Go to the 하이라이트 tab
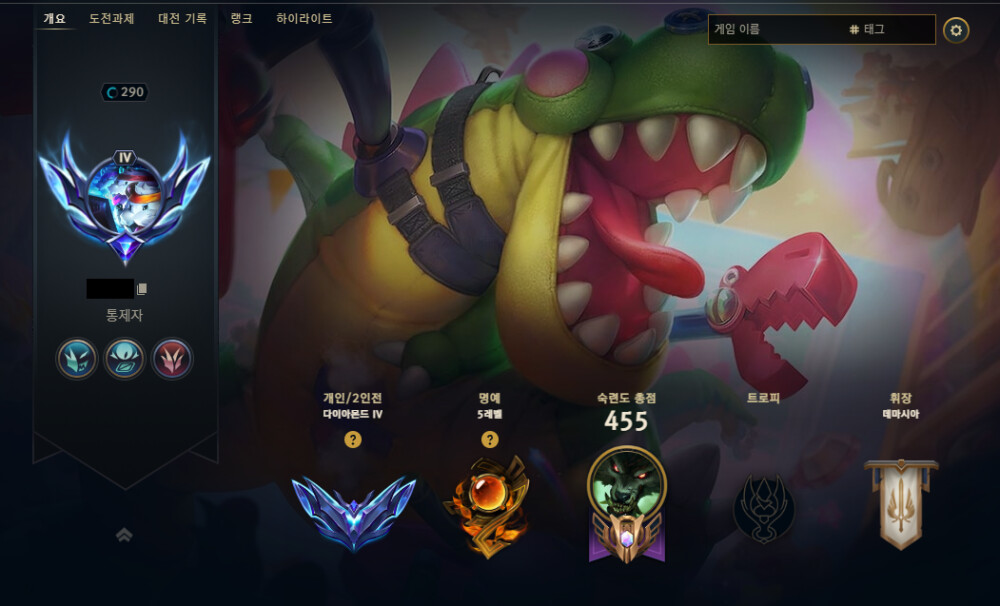1000x606 pixels. pyautogui.click(x=304, y=18)
